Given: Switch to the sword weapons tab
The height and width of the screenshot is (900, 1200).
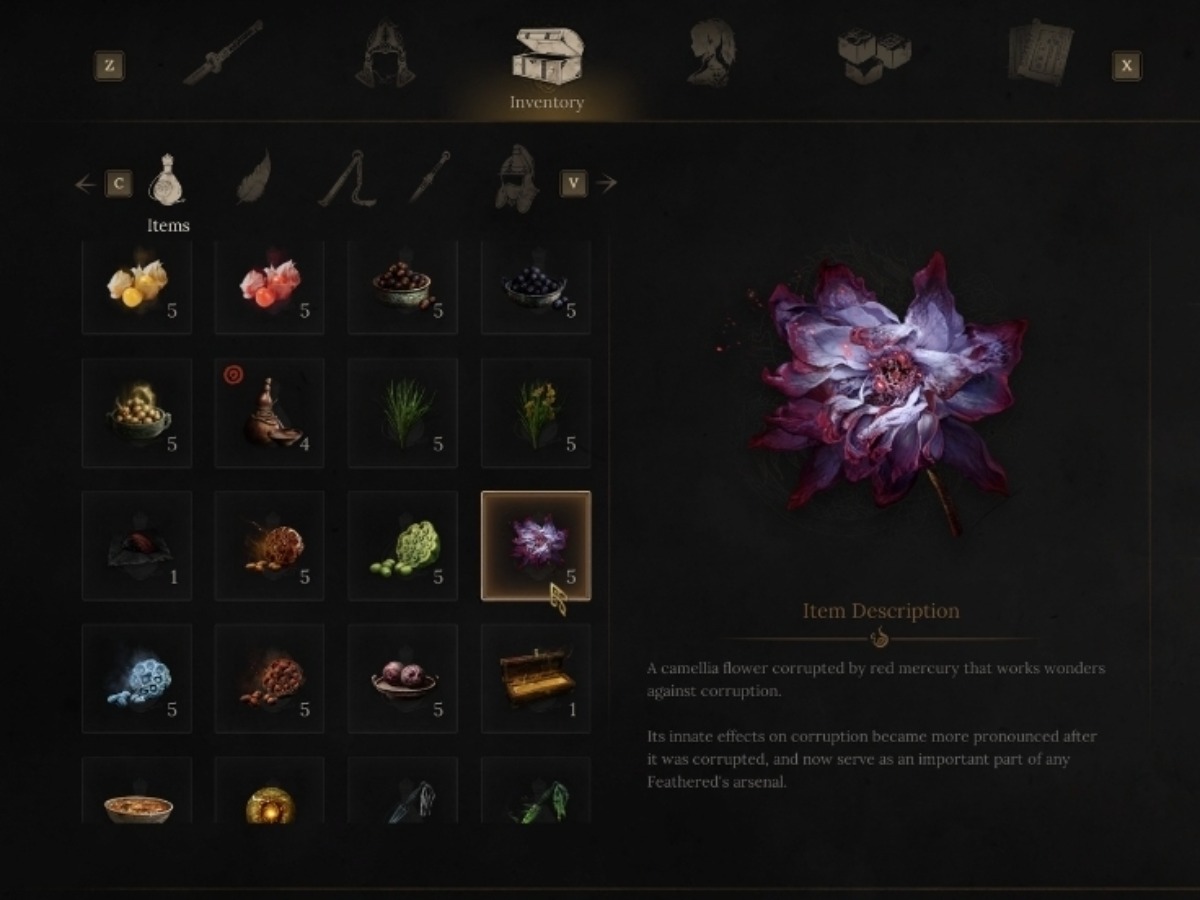Looking at the screenshot, I should point(222,54).
